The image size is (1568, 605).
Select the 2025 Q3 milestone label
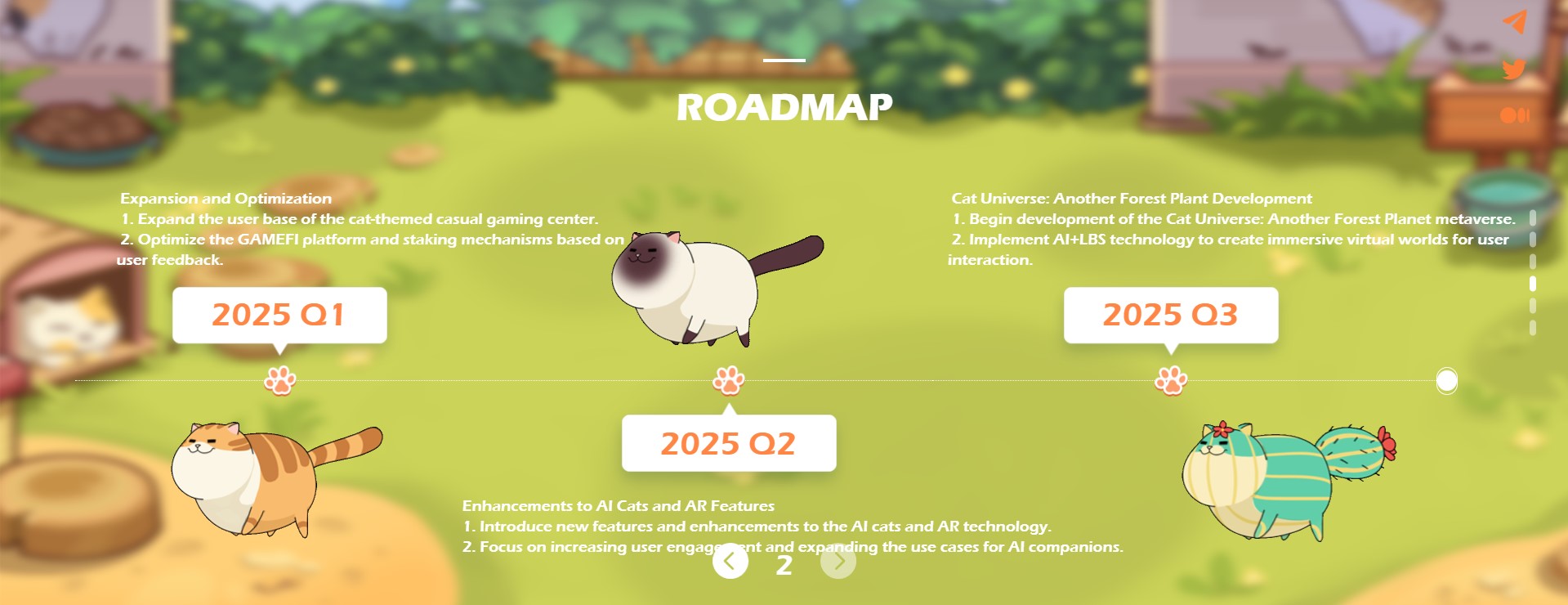pos(1170,315)
